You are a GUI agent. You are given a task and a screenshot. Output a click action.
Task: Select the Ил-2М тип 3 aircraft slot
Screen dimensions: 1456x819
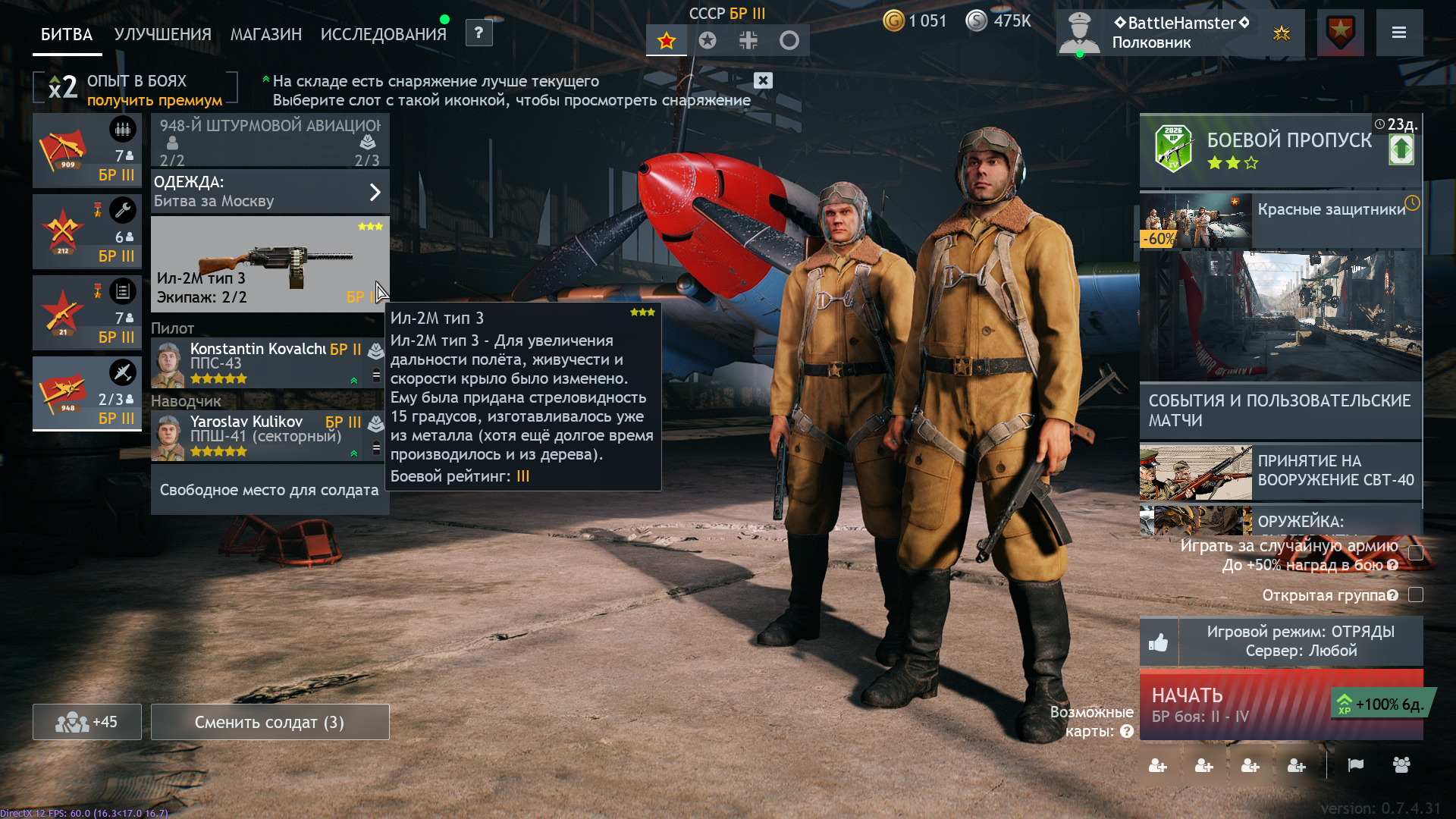269,264
